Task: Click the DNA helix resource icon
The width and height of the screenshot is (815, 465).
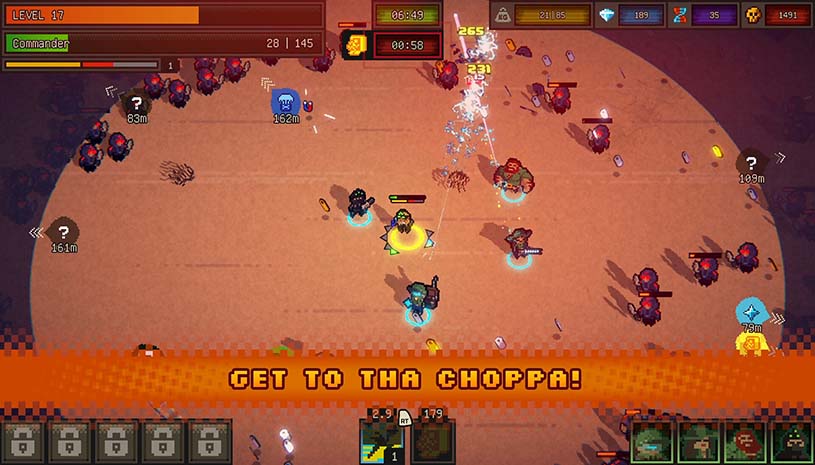Action: coord(680,15)
